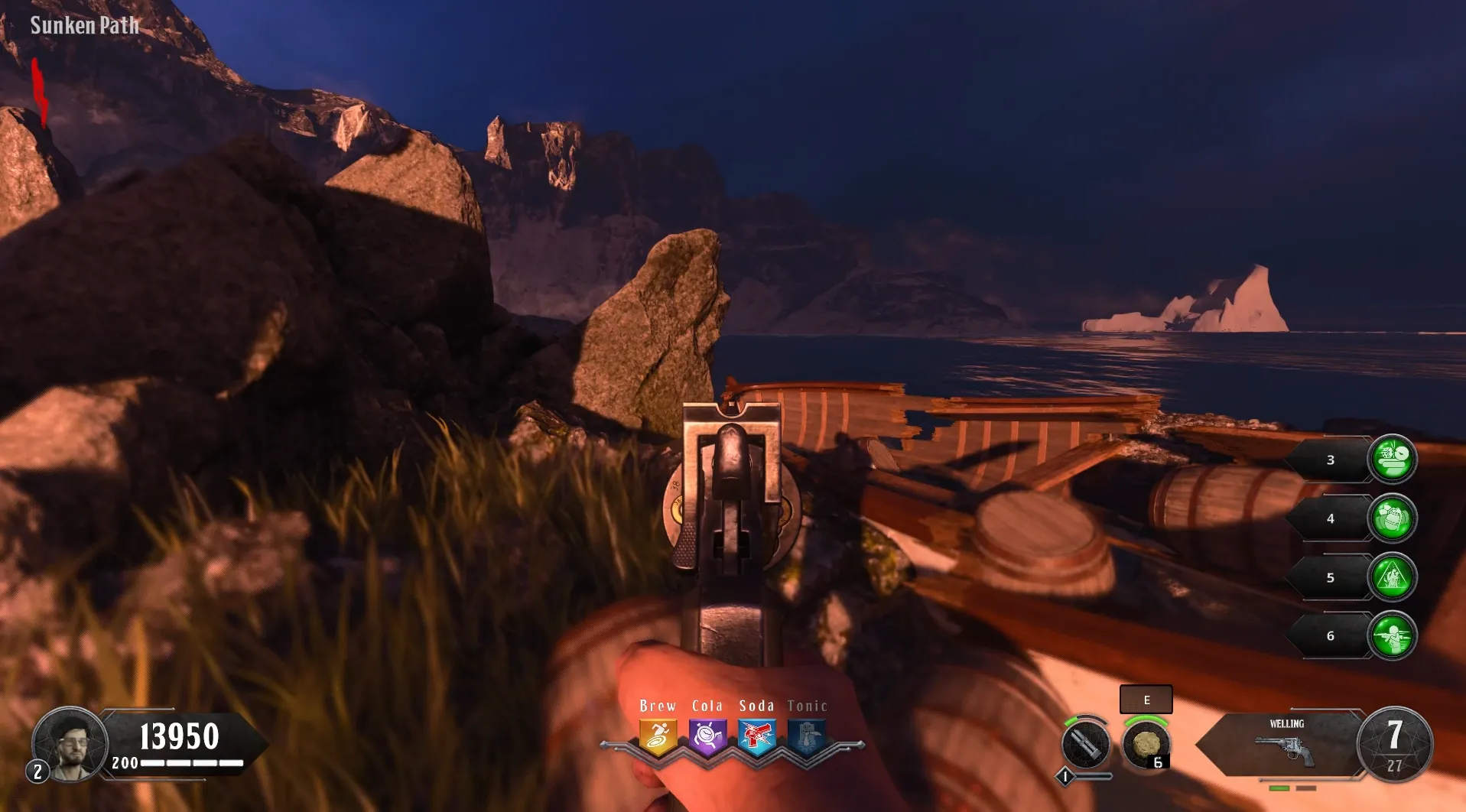Viewport: 1466px width, 812px height.
Task: Activate the slot 3 dice-and-clock elixir
Action: click(x=1392, y=460)
